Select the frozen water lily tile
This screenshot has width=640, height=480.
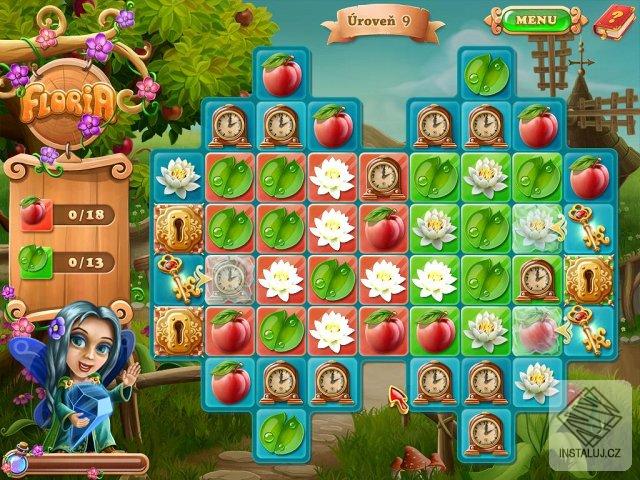click(x=536, y=228)
